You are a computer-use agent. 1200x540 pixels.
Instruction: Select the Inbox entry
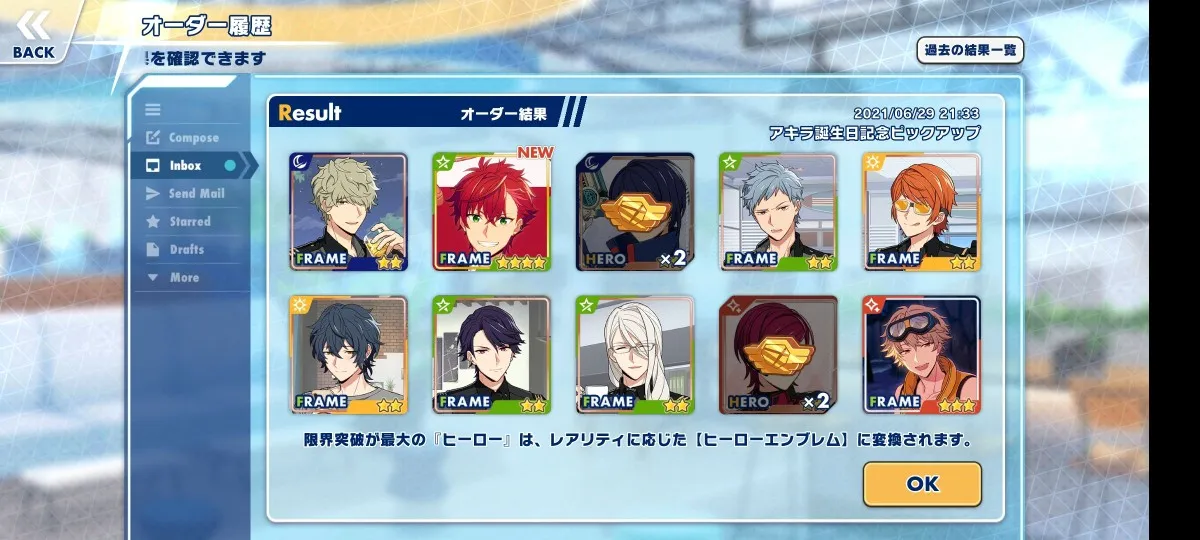[x=186, y=166]
